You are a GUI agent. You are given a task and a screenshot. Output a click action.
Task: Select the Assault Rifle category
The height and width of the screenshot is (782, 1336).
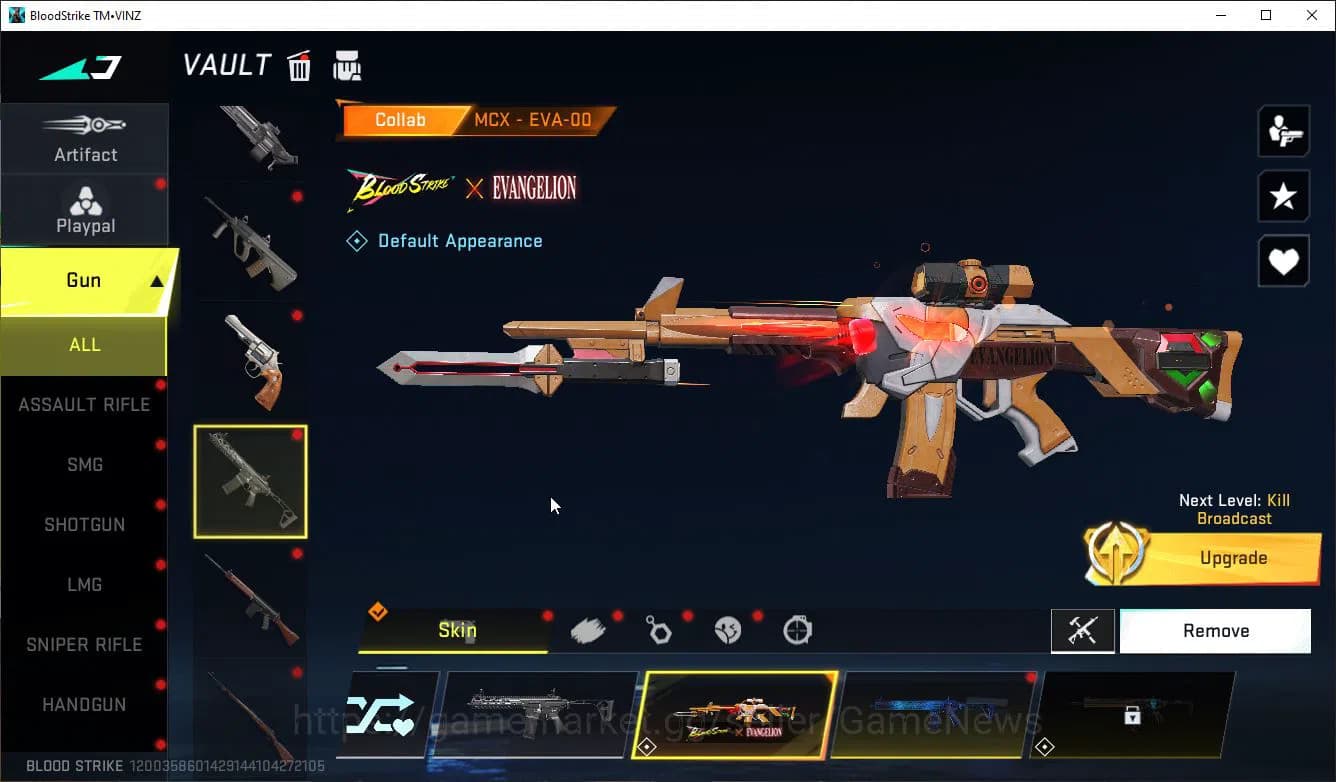click(84, 405)
